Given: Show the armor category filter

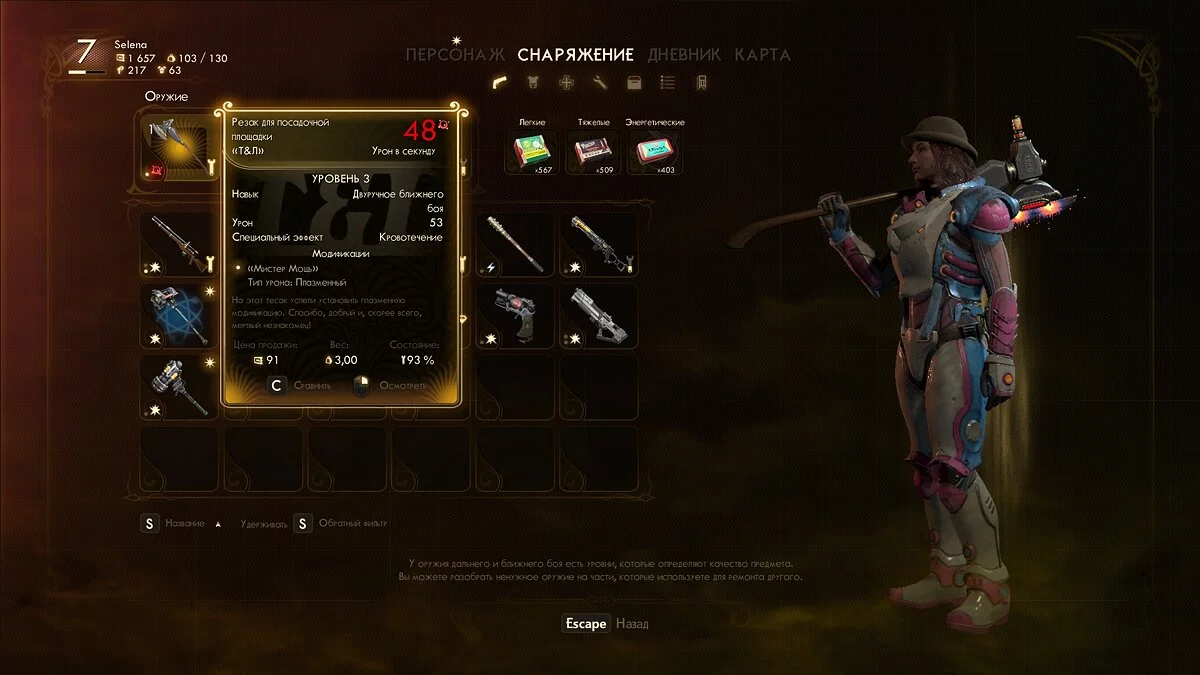Looking at the screenshot, I should coord(533,83).
